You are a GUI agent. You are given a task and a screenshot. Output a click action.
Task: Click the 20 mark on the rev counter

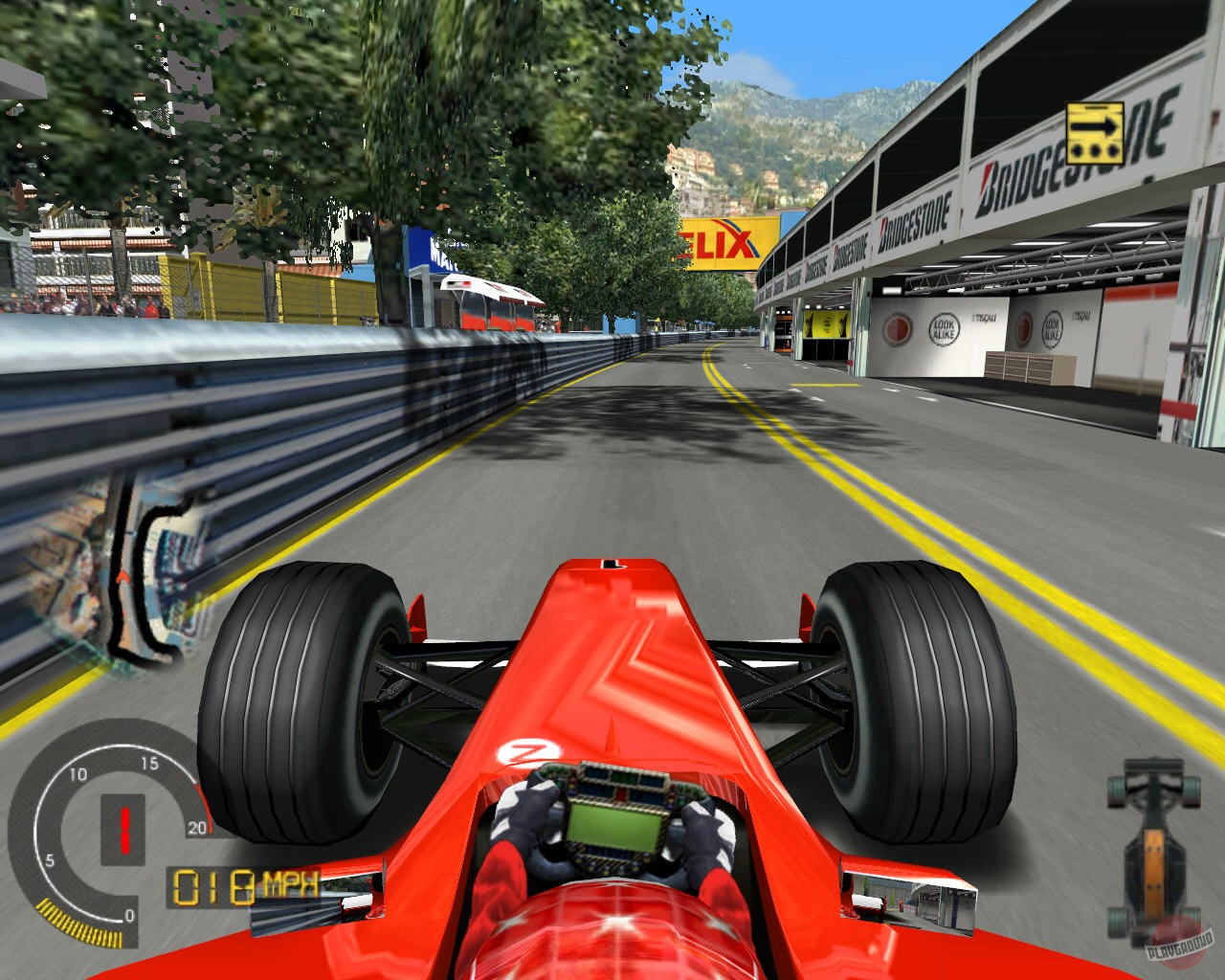(x=197, y=827)
